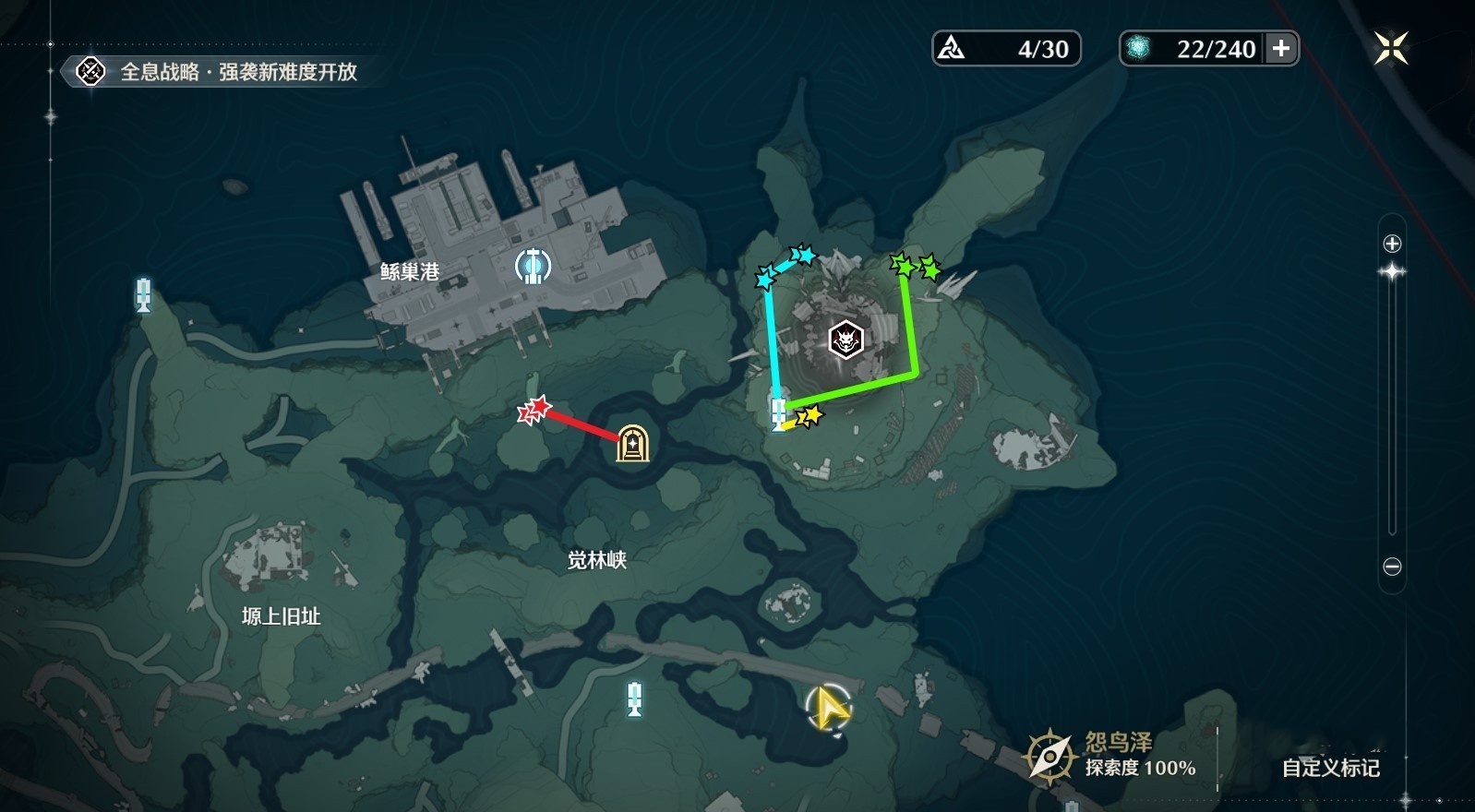
Task: Select the yellow player position arrow
Action: [x=829, y=709]
